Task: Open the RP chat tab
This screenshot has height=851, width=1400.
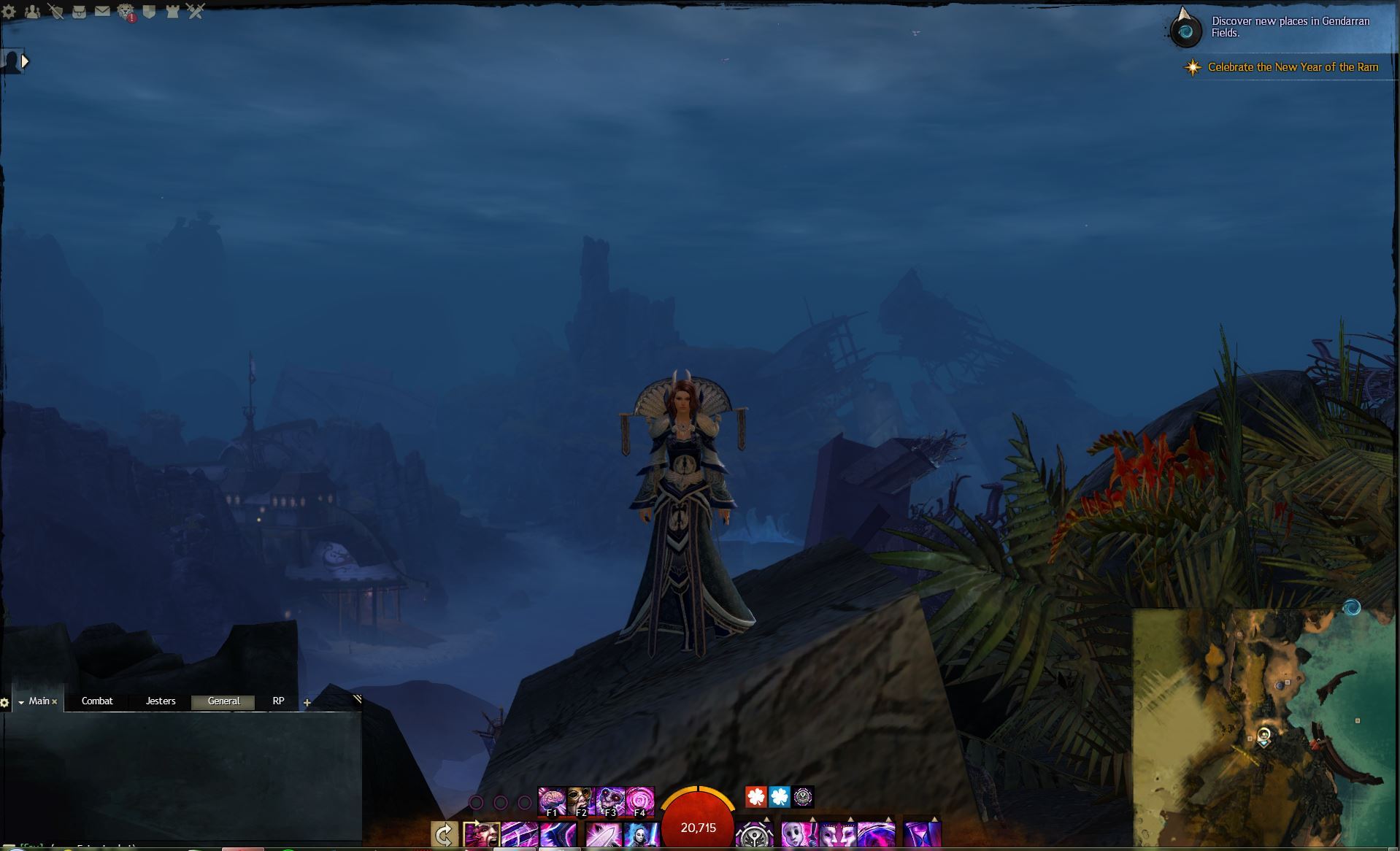Action: pos(278,701)
